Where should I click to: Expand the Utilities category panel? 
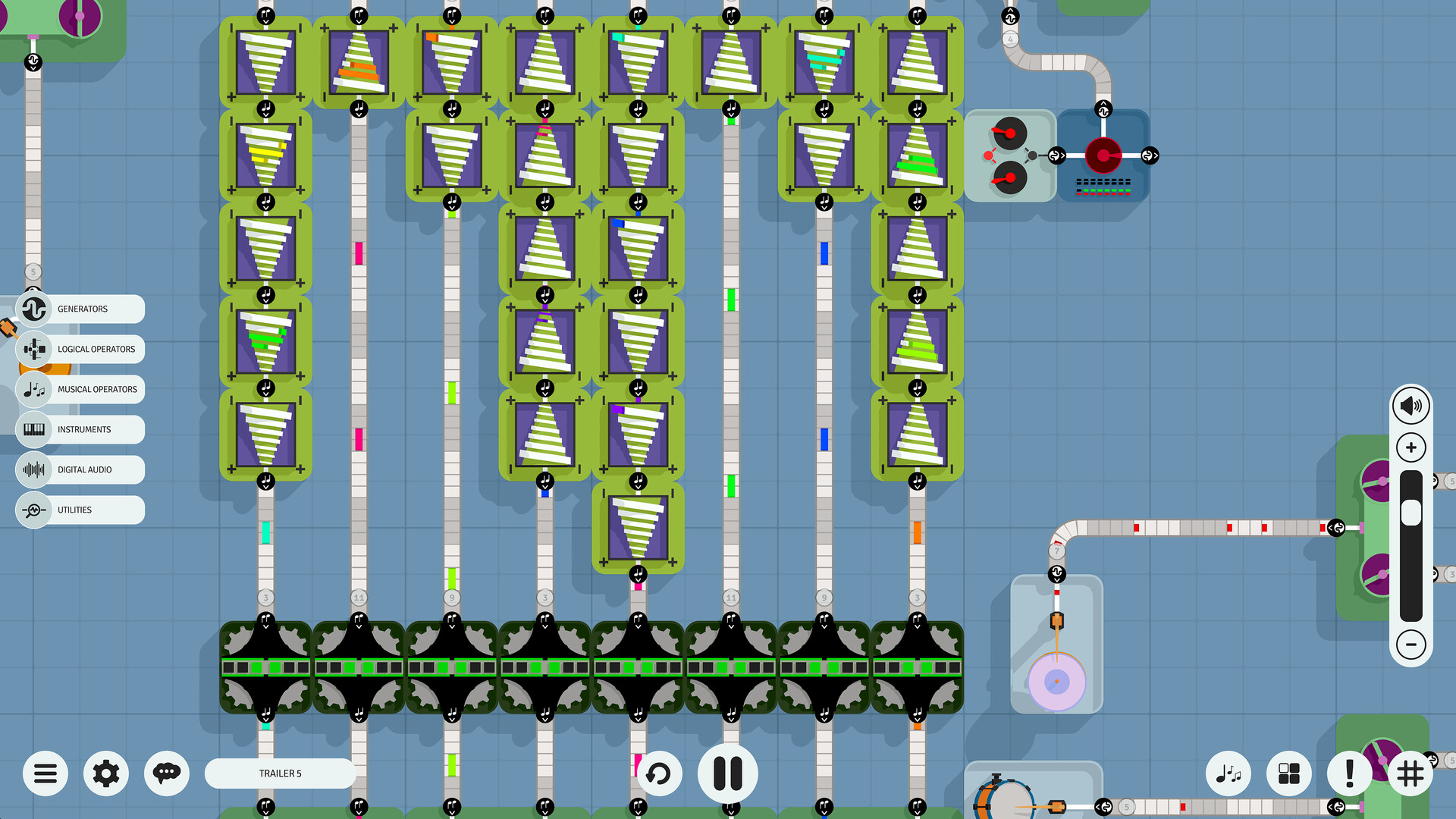point(34,510)
